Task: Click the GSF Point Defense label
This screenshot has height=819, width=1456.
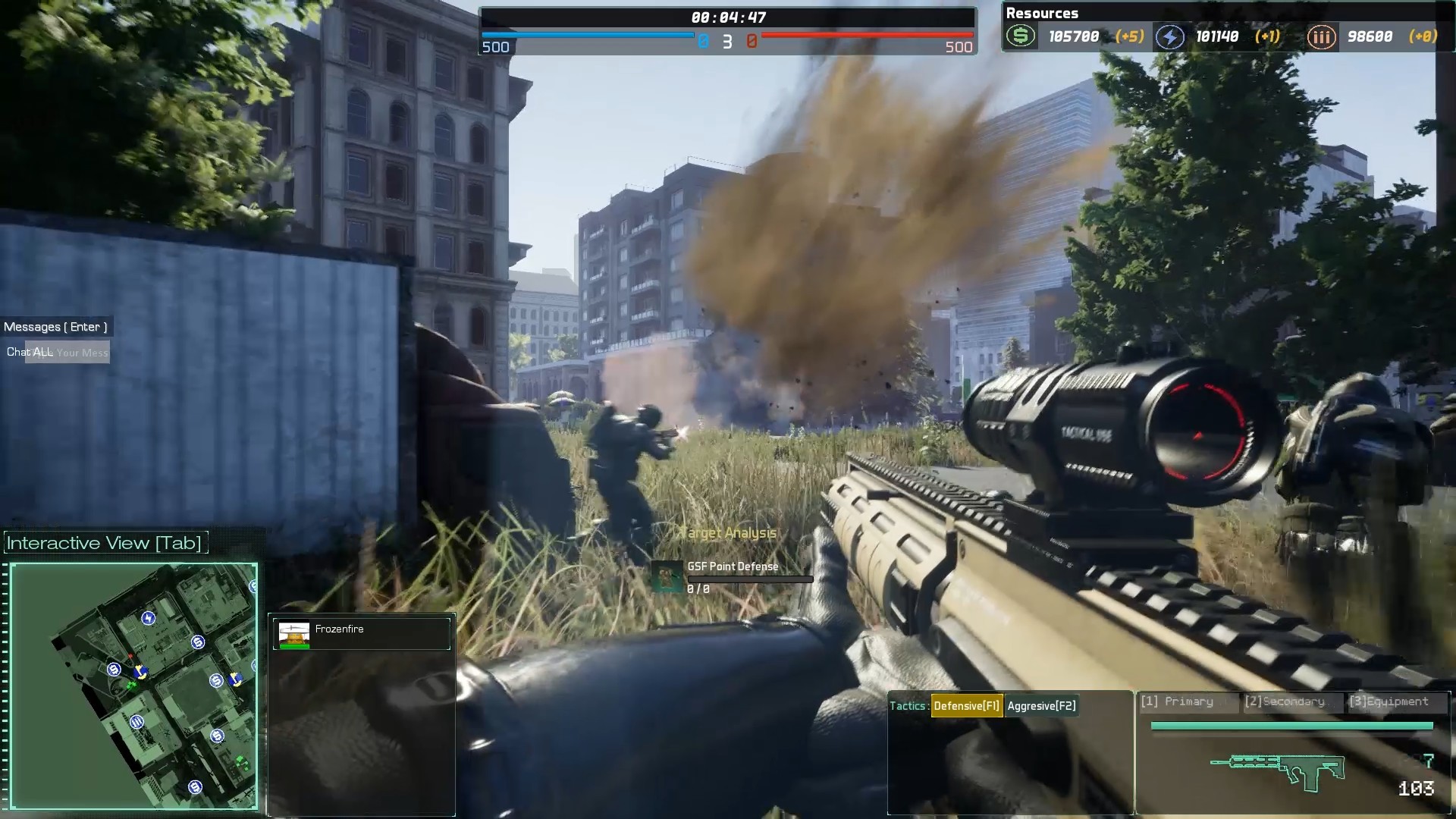Action: (732, 566)
